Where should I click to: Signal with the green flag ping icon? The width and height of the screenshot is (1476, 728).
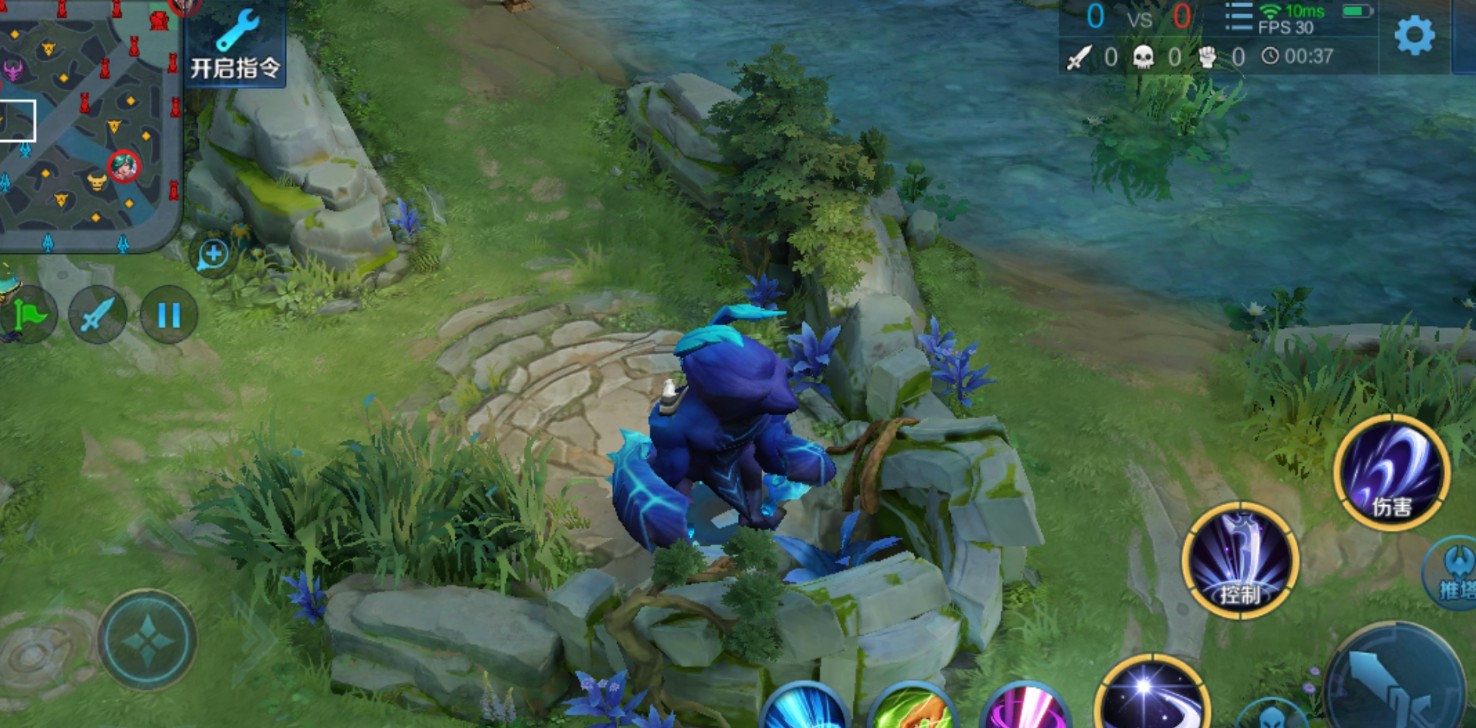pyautogui.click(x=29, y=314)
